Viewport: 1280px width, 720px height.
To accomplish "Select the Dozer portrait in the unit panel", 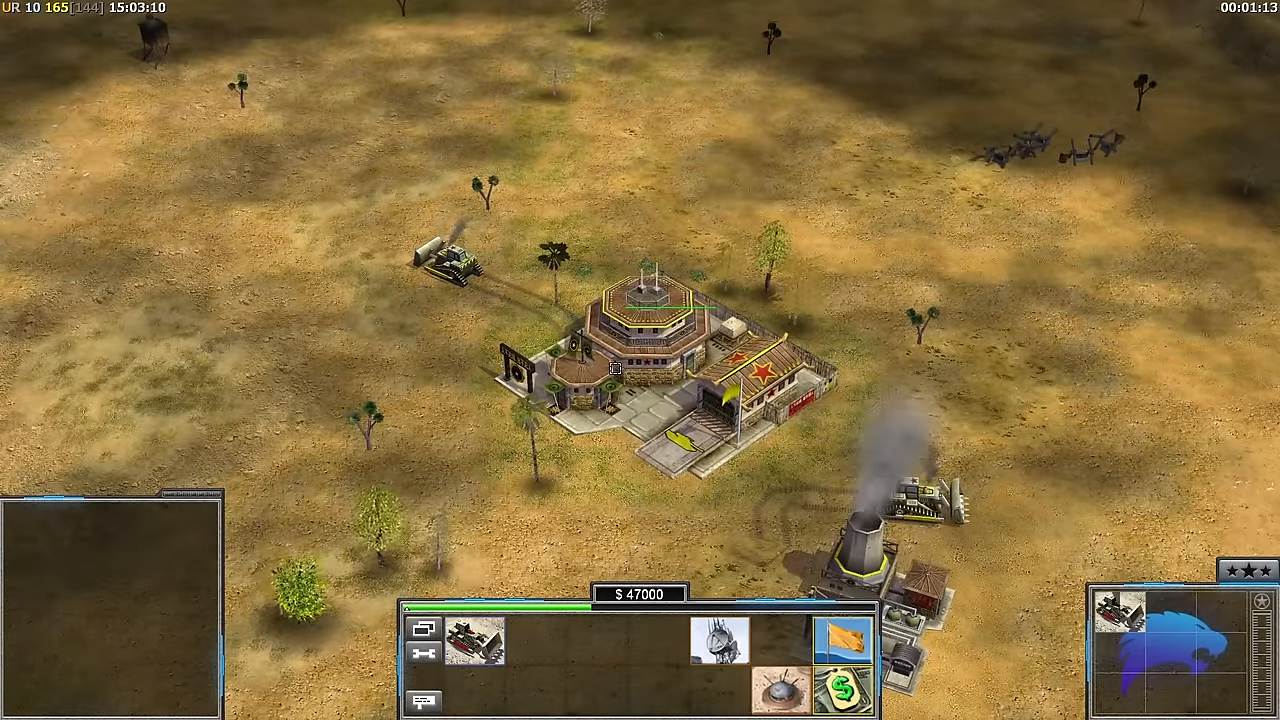I will point(1119,612).
